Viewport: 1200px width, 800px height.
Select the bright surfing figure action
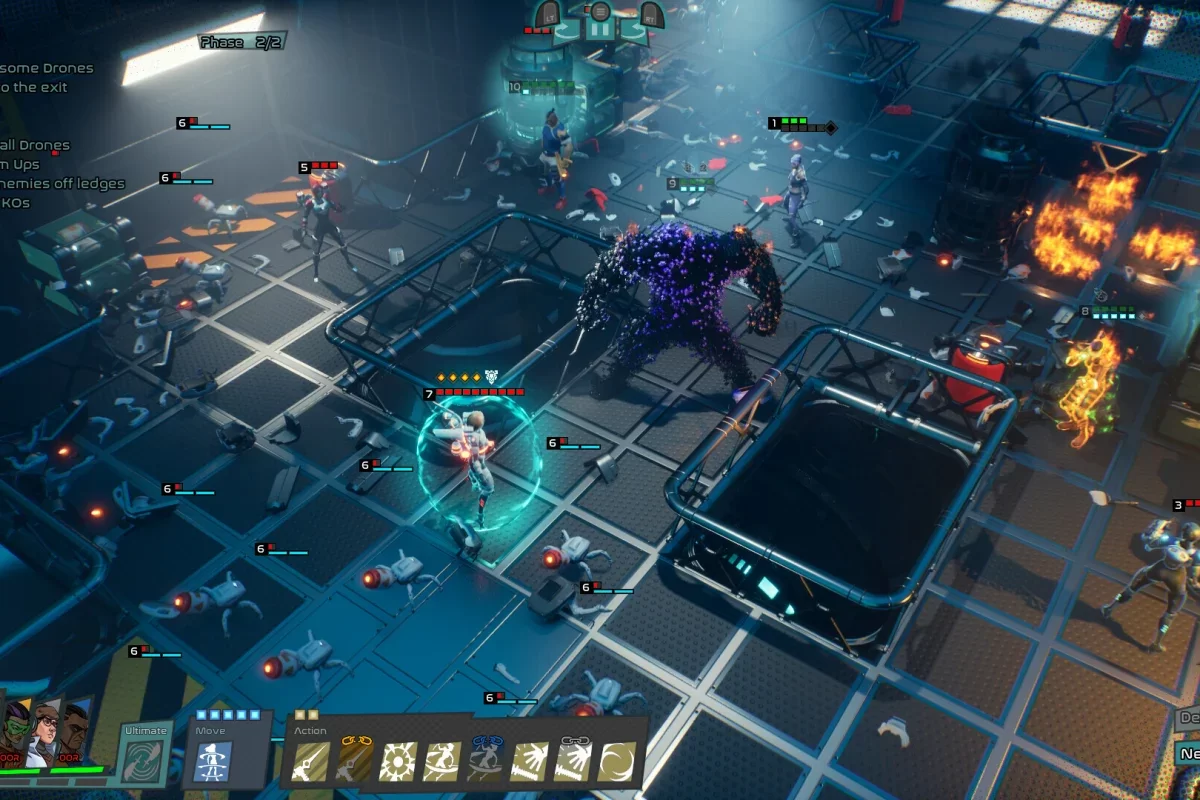[443, 762]
